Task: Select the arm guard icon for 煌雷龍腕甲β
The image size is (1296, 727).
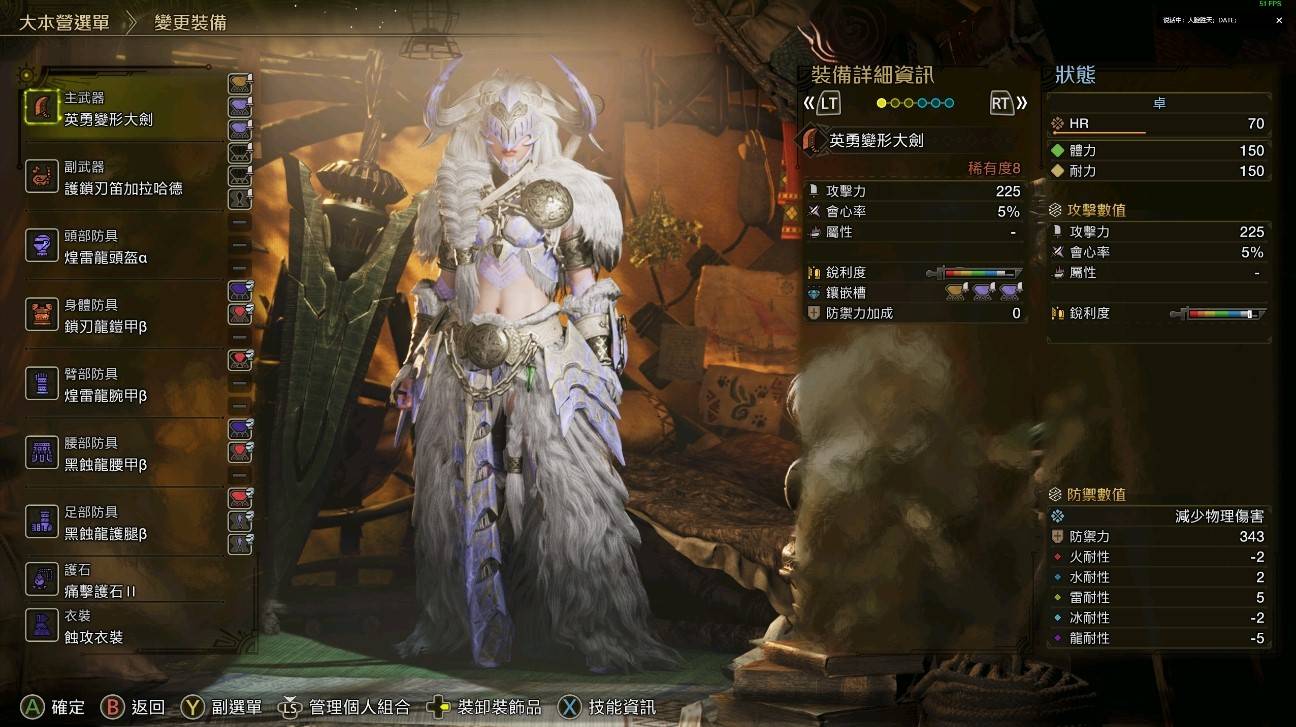Action: [42, 384]
